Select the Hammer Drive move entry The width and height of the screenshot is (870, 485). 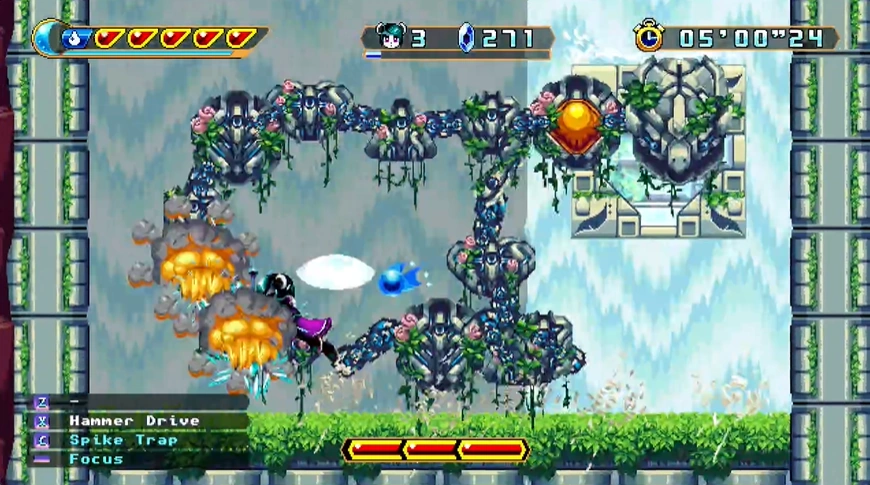(x=134, y=421)
